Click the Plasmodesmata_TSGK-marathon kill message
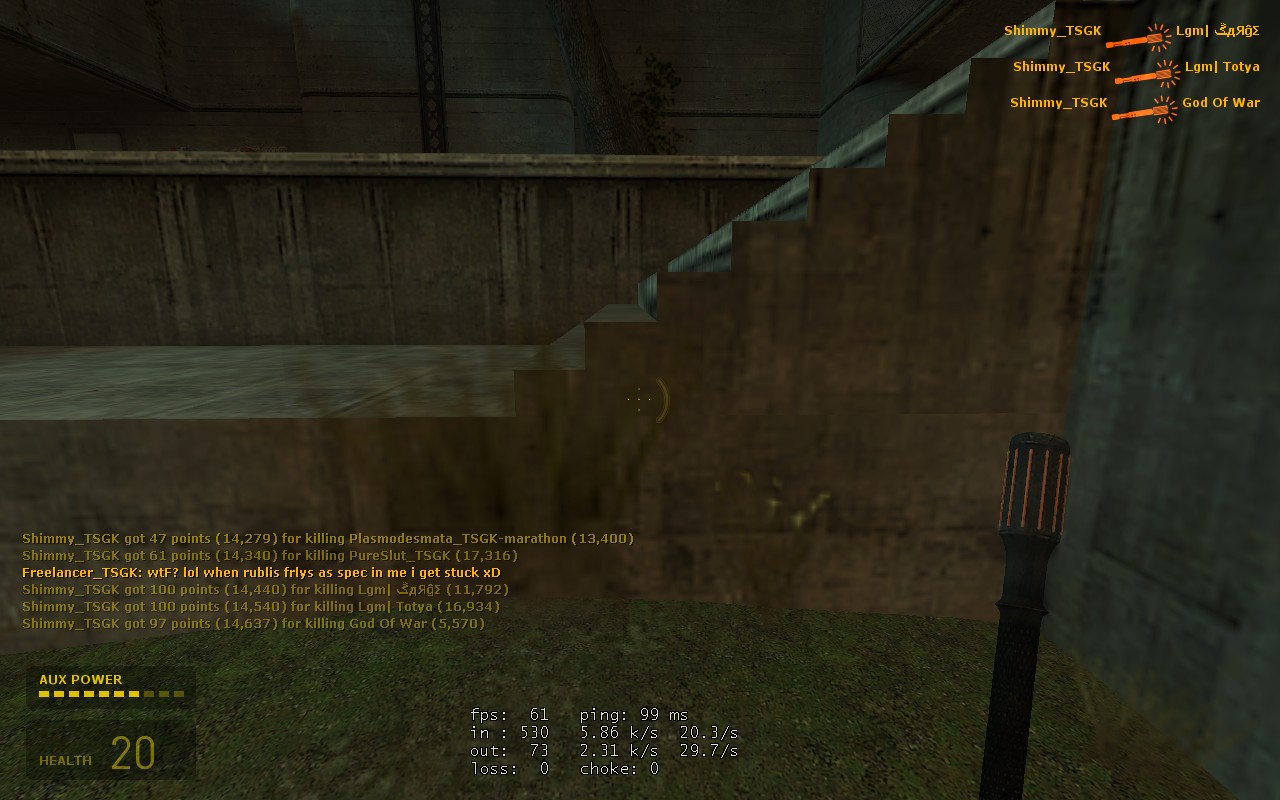This screenshot has width=1280, height=800. click(327, 538)
